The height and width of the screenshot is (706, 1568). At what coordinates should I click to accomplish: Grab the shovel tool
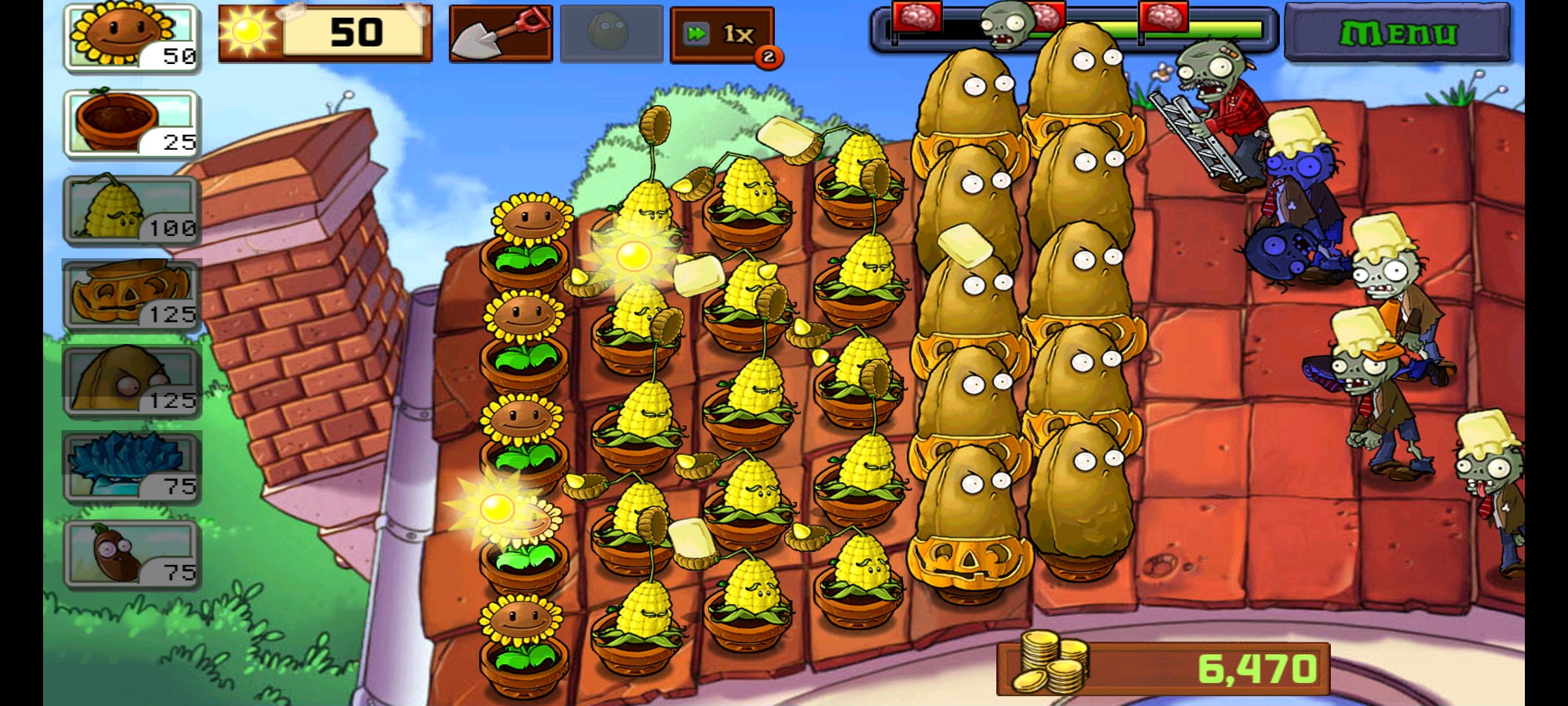click(x=500, y=33)
